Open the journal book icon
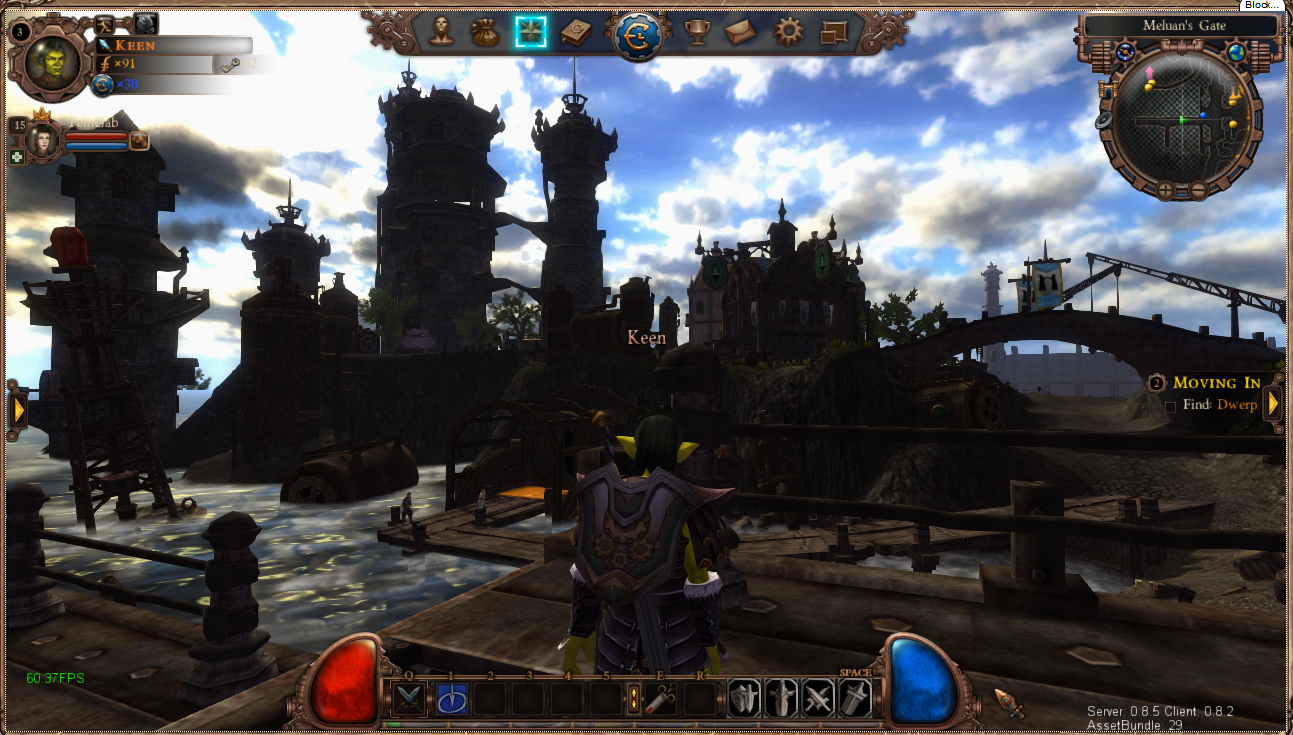 point(575,33)
